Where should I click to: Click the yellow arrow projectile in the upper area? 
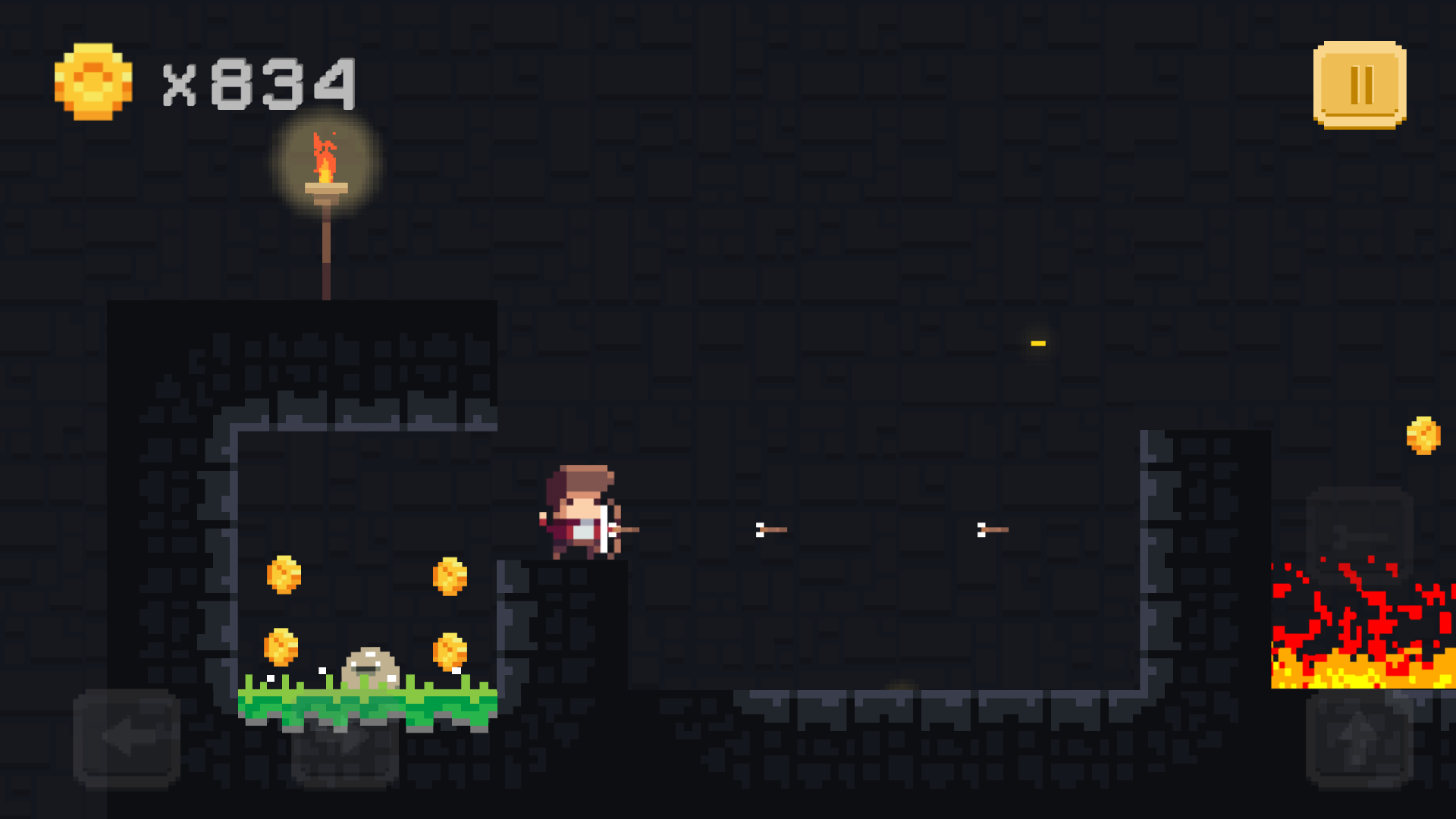coord(1037,343)
